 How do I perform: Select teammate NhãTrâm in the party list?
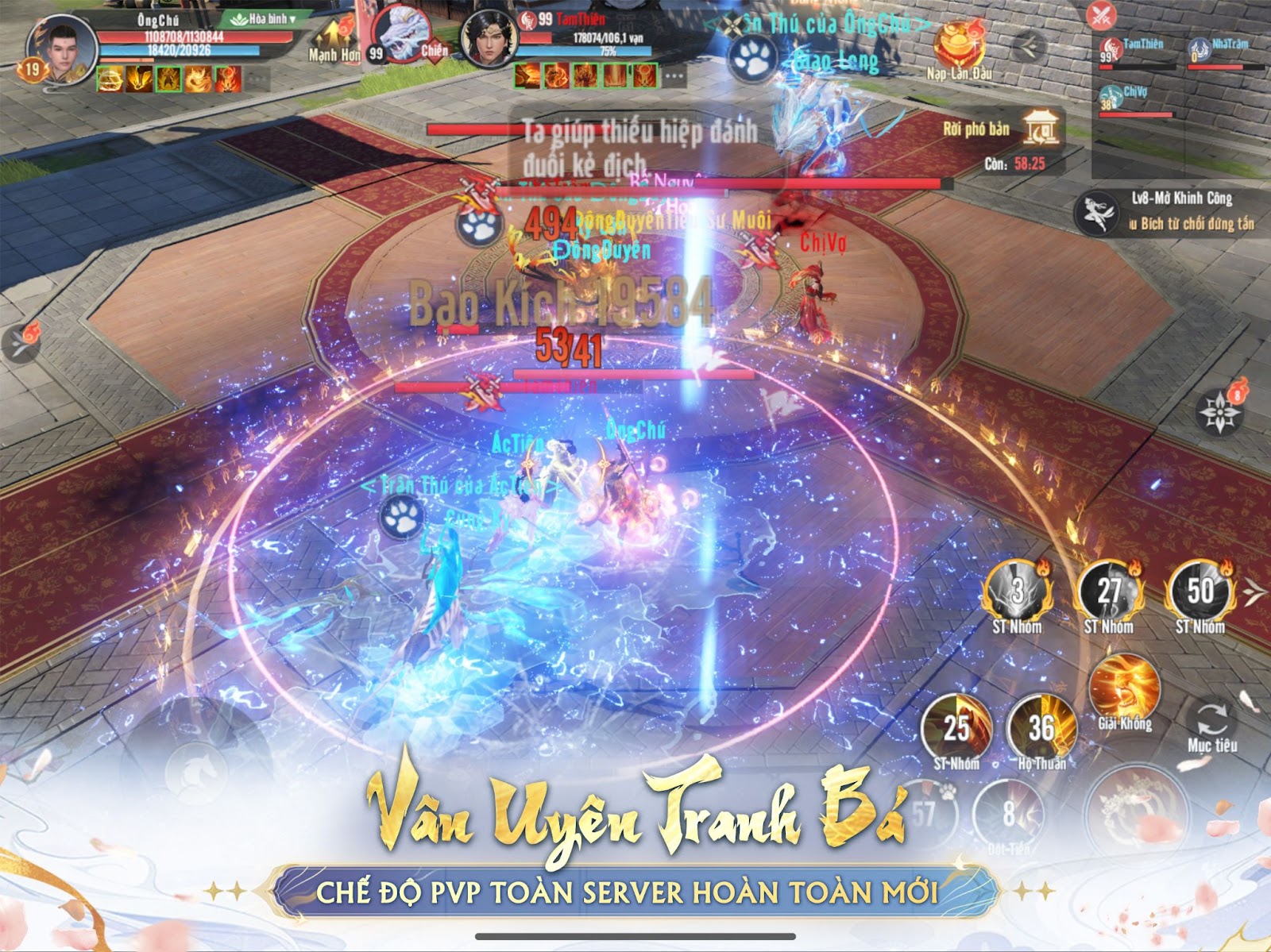pos(1200,49)
